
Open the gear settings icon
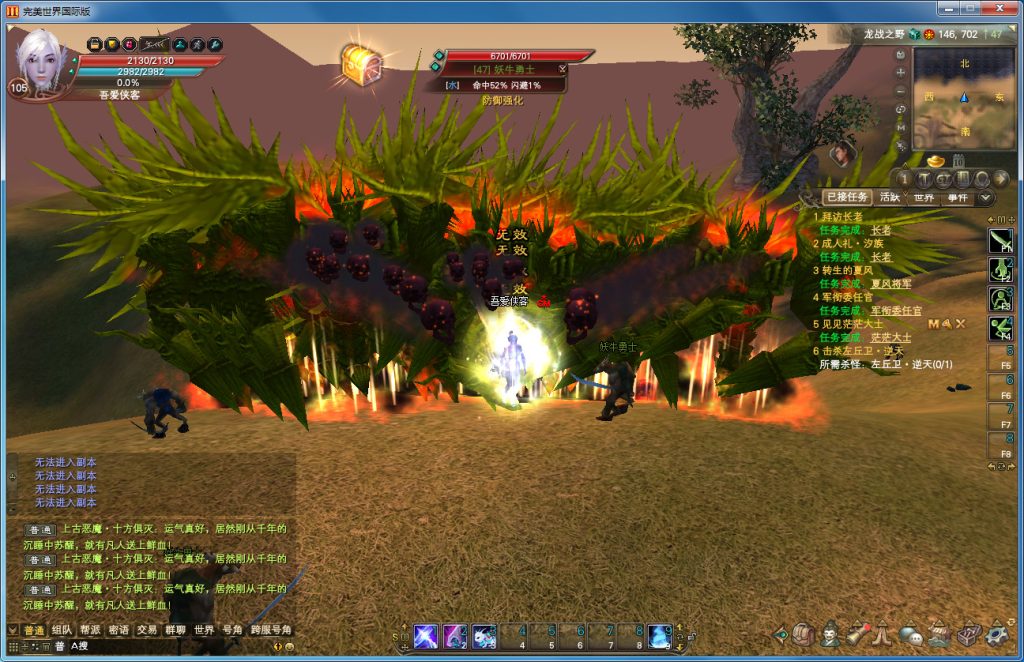pos(996,634)
